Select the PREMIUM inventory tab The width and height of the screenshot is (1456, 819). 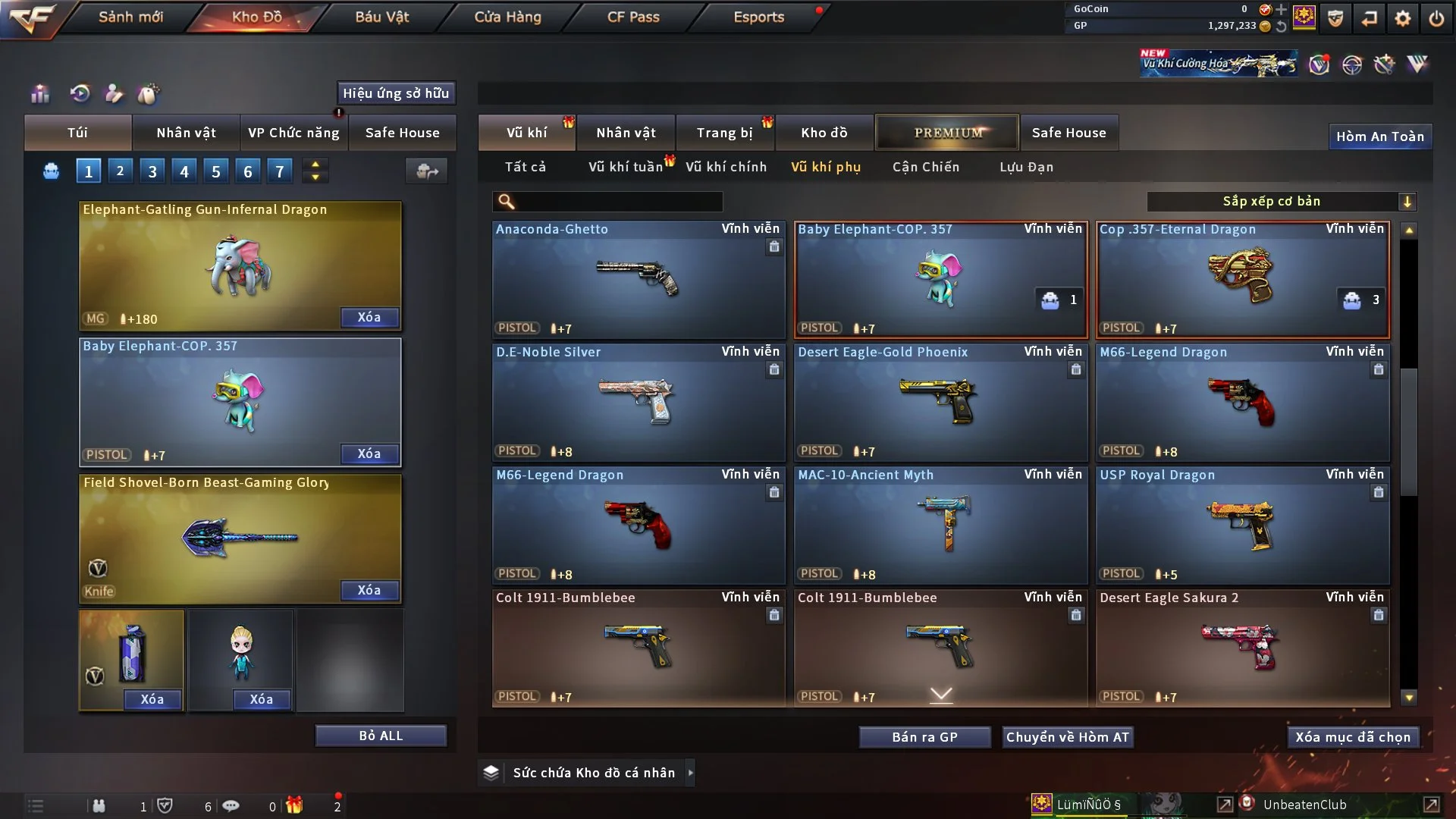[x=947, y=133]
